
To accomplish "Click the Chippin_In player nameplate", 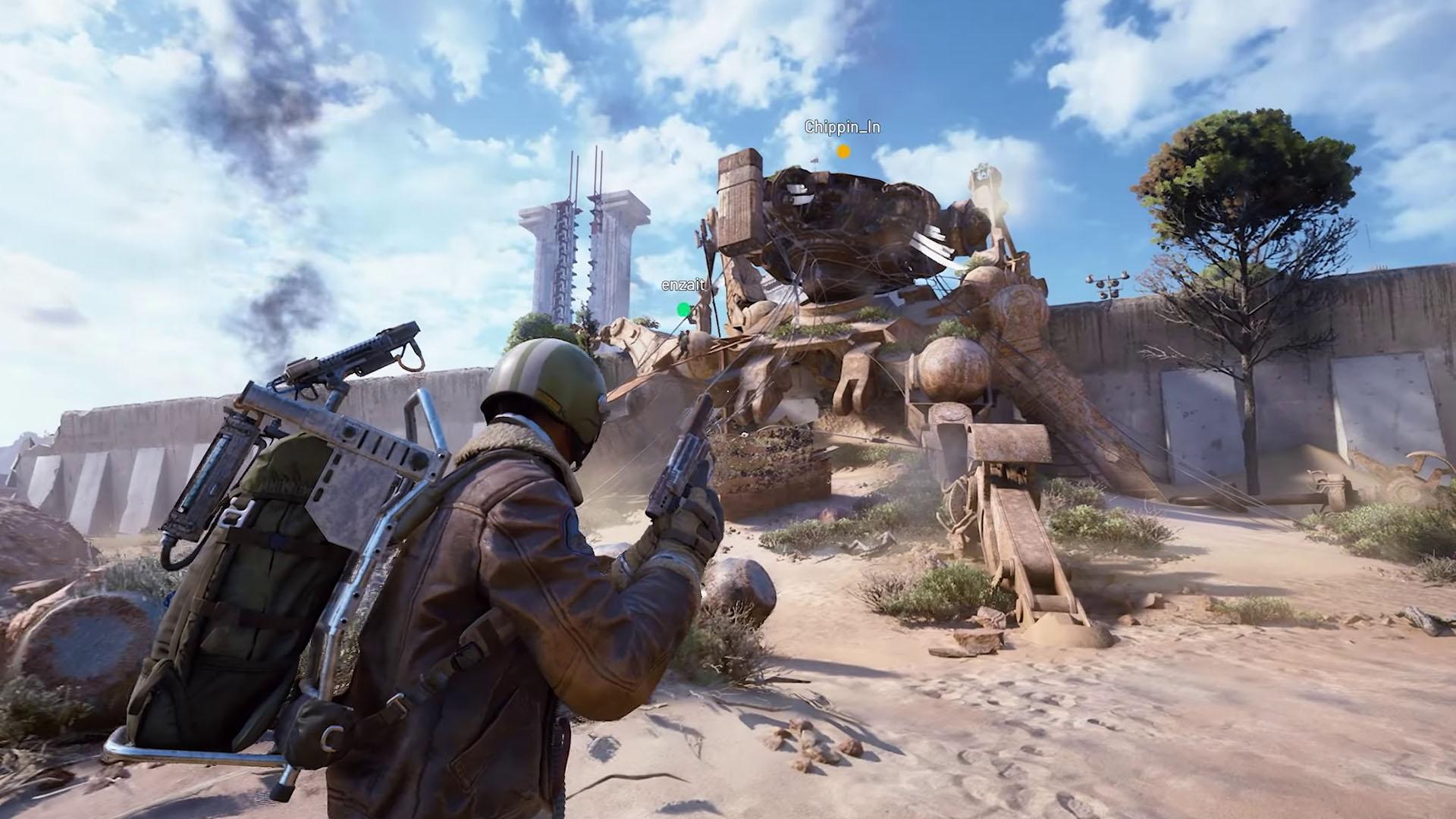I will (842, 127).
